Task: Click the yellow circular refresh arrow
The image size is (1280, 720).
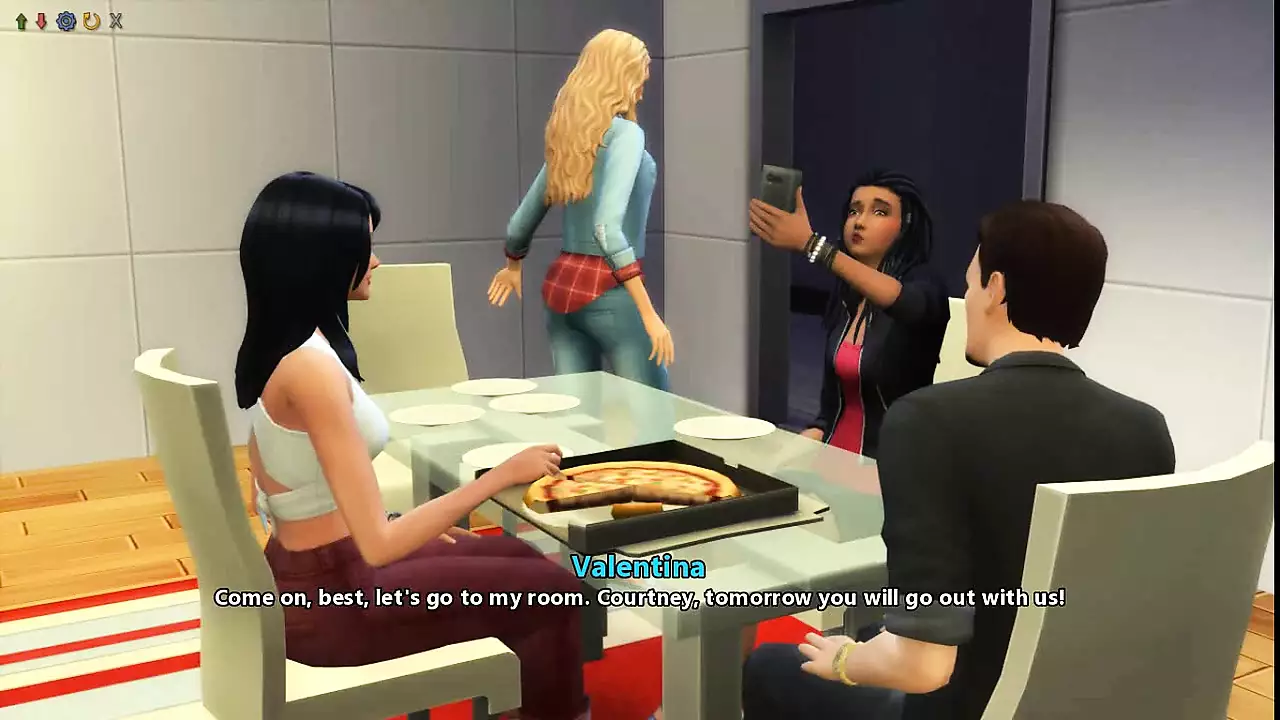Action: [x=91, y=21]
